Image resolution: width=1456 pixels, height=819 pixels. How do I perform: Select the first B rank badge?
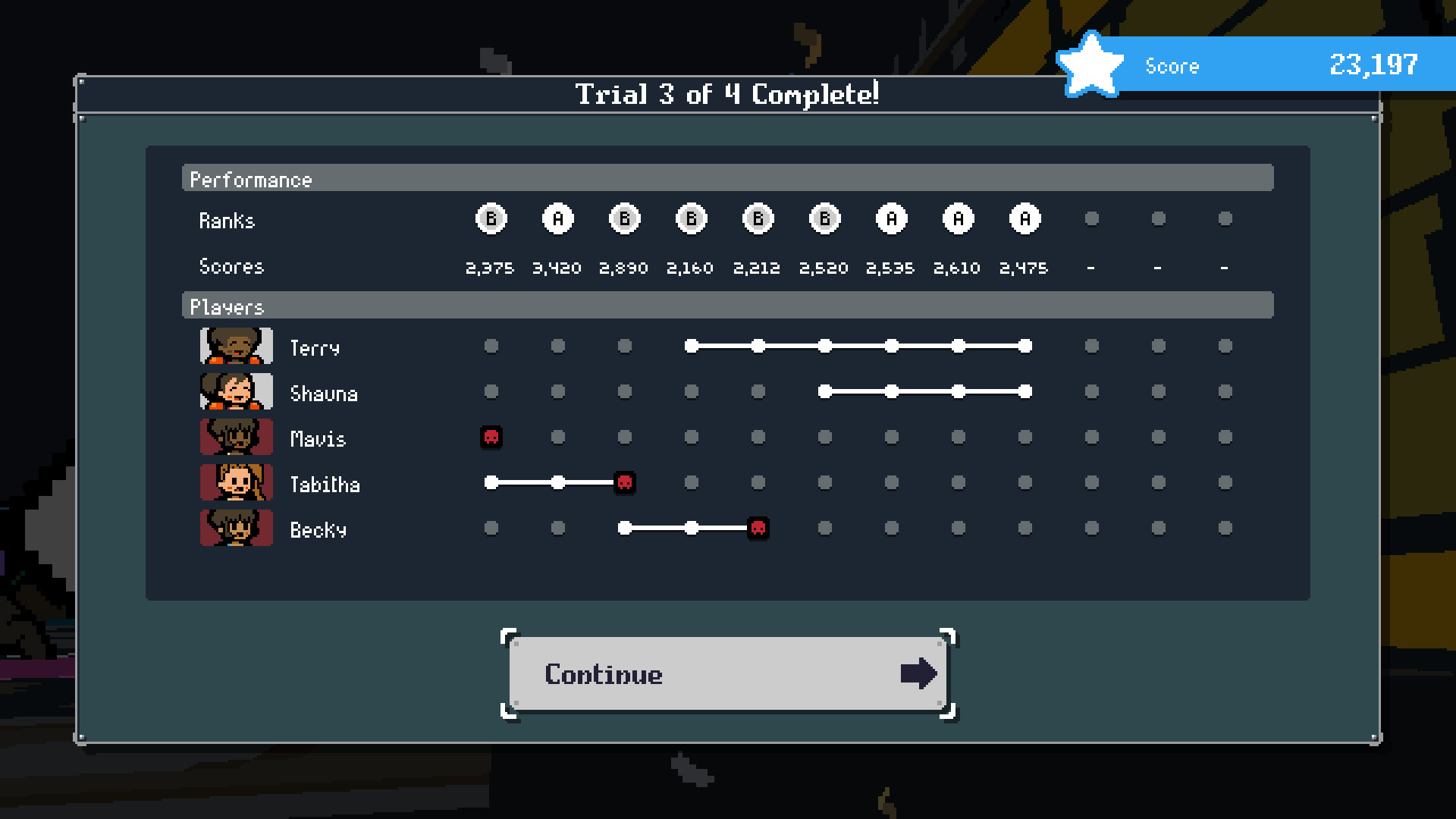[491, 218]
